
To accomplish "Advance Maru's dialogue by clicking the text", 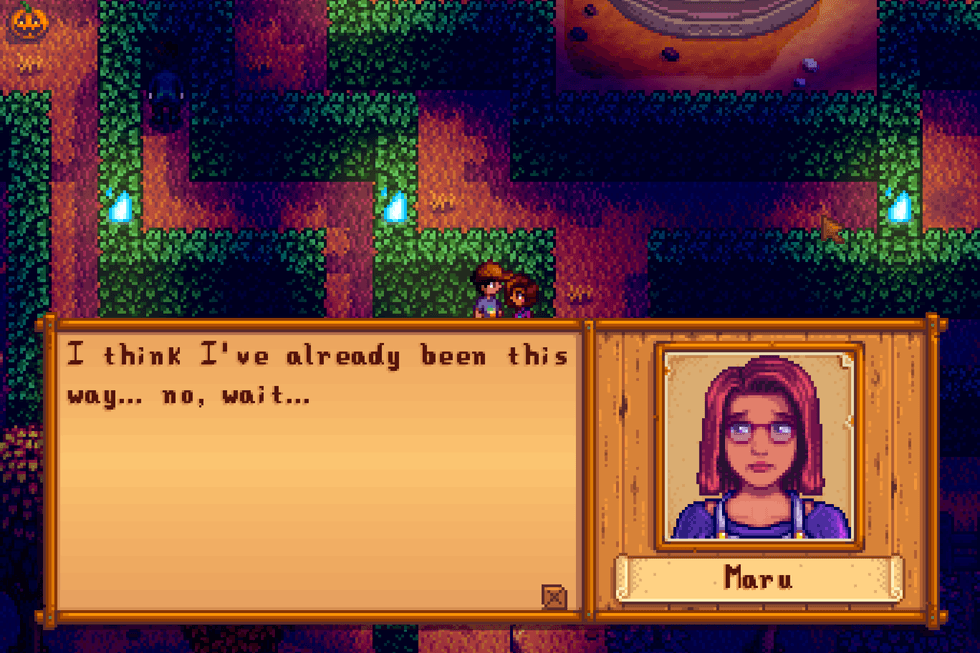I will click(316, 374).
